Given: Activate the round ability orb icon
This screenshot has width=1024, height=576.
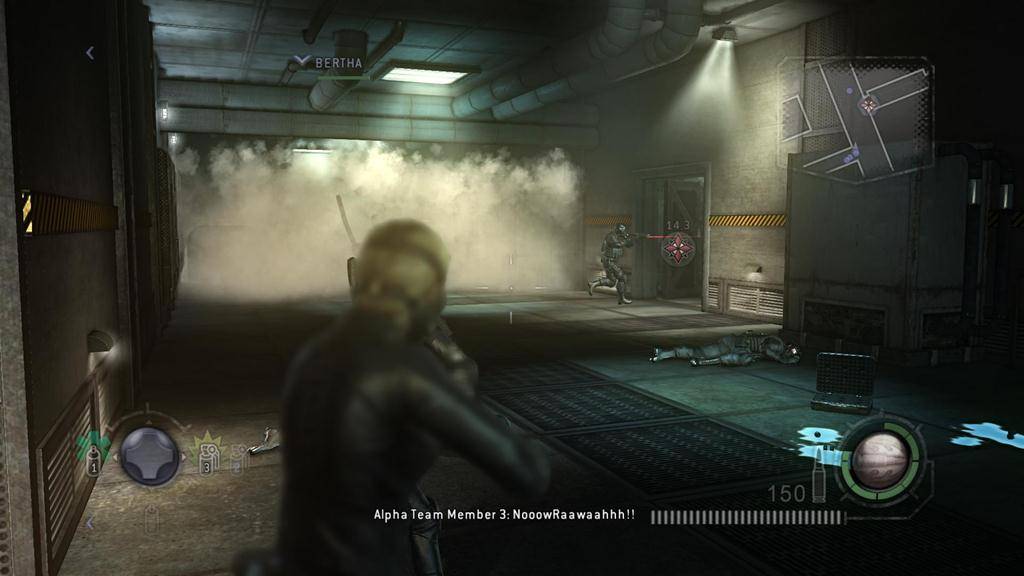Looking at the screenshot, I should [879, 459].
